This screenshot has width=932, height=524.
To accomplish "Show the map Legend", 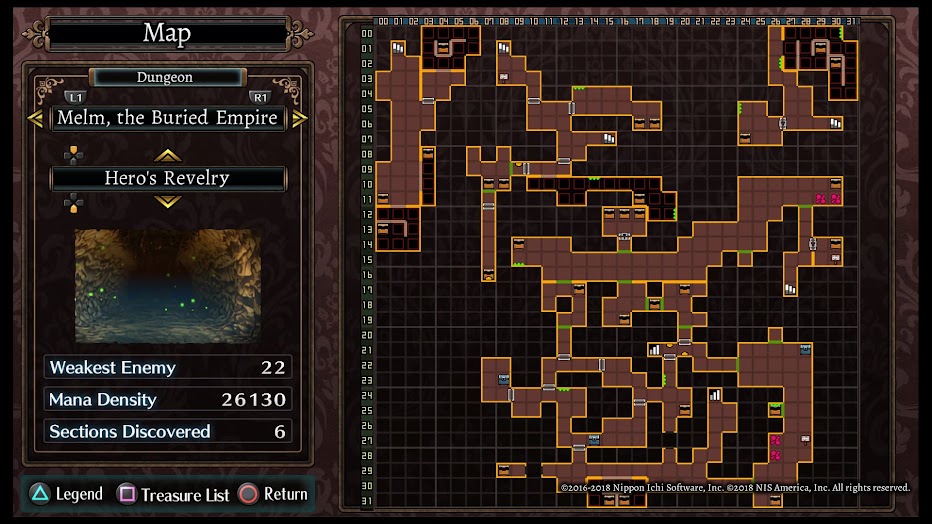I will coord(66,494).
